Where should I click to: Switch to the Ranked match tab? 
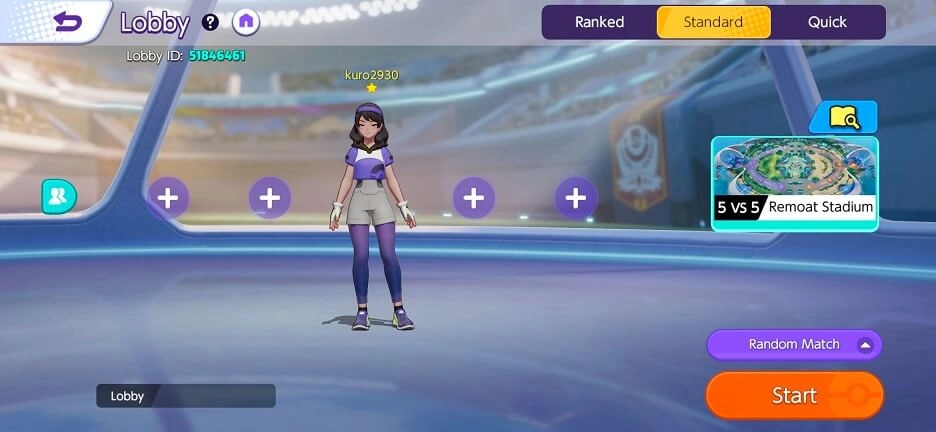[x=599, y=22]
